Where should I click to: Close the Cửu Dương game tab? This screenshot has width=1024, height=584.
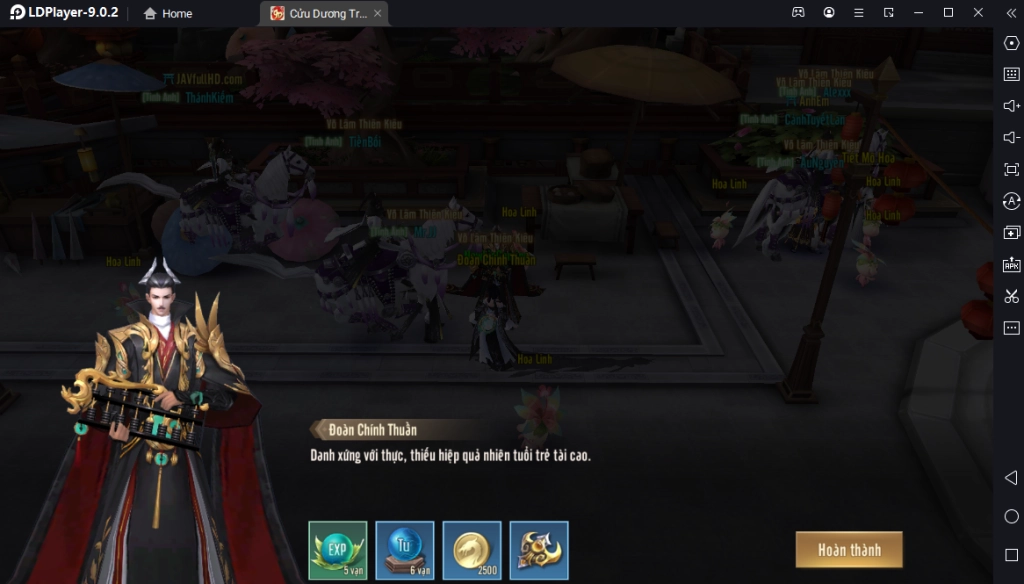[x=377, y=13]
